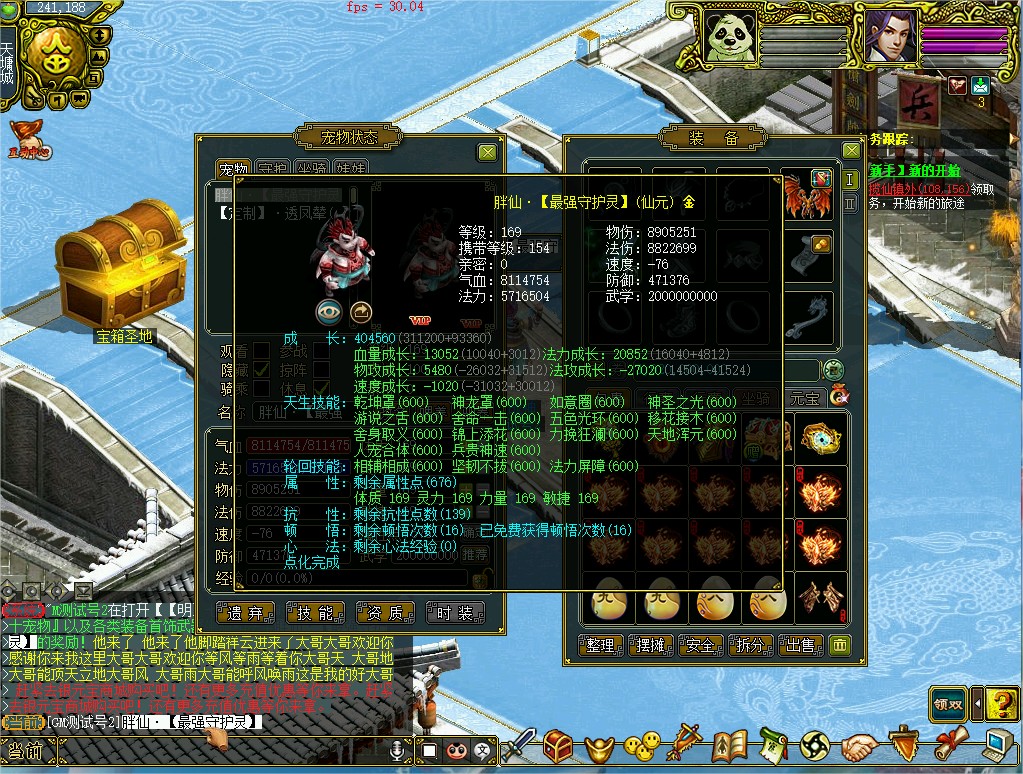Open the gold ingot shop icon
Image resolution: width=1023 pixels, height=774 pixels.
click(598, 746)
